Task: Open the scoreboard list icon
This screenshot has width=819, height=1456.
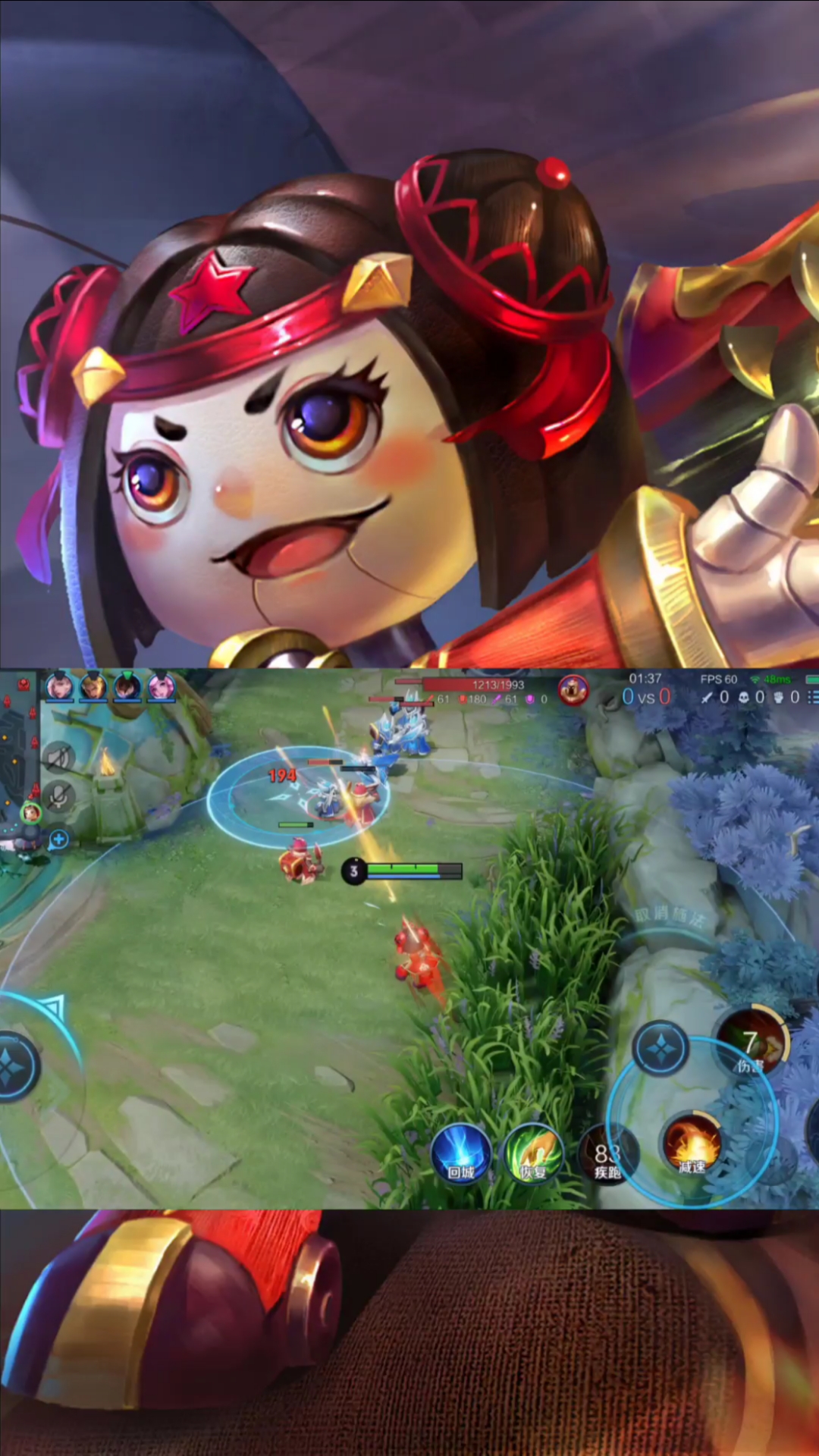Action: 812,697
